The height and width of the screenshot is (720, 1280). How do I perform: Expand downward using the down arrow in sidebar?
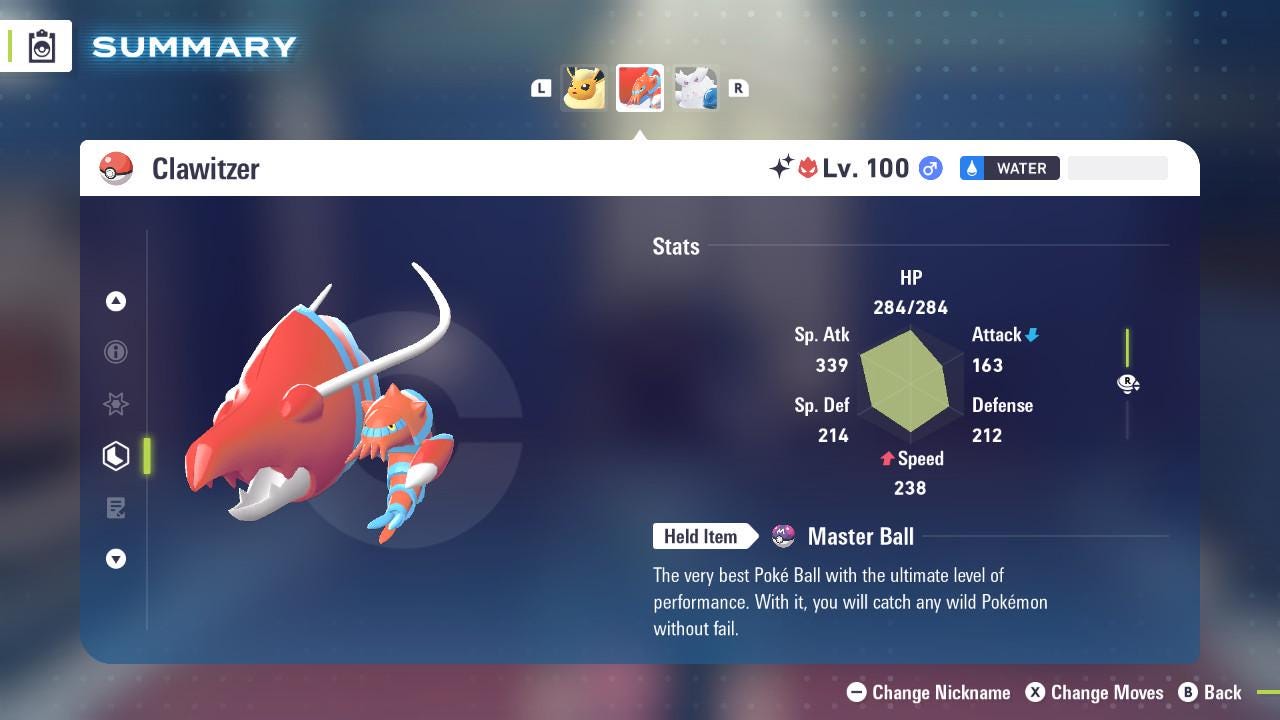[116, 559]
